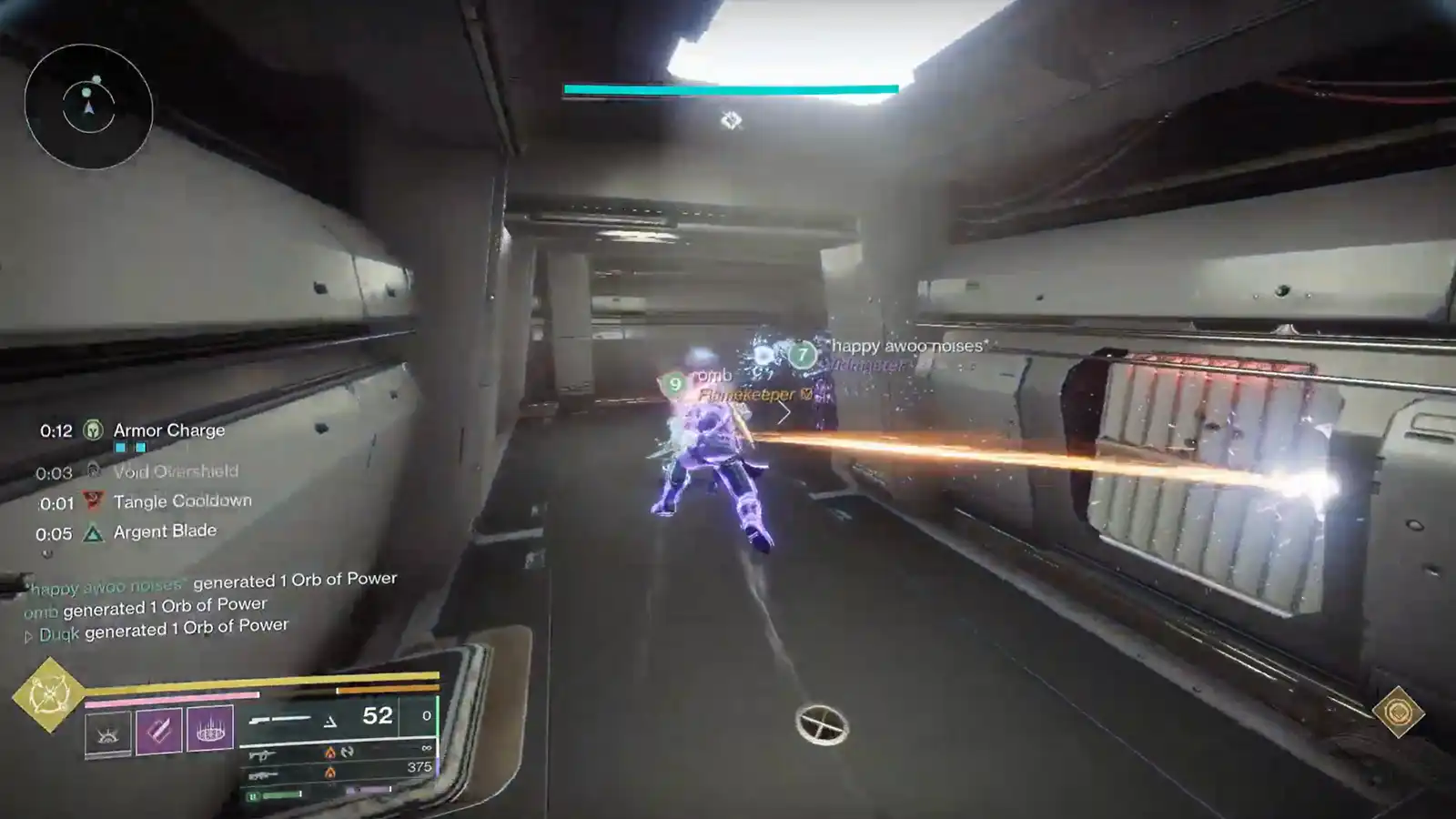Expand the chevron right of omb's nameplate
The height and width of the screenshot is (819, 1456).
tap(783, 411)
